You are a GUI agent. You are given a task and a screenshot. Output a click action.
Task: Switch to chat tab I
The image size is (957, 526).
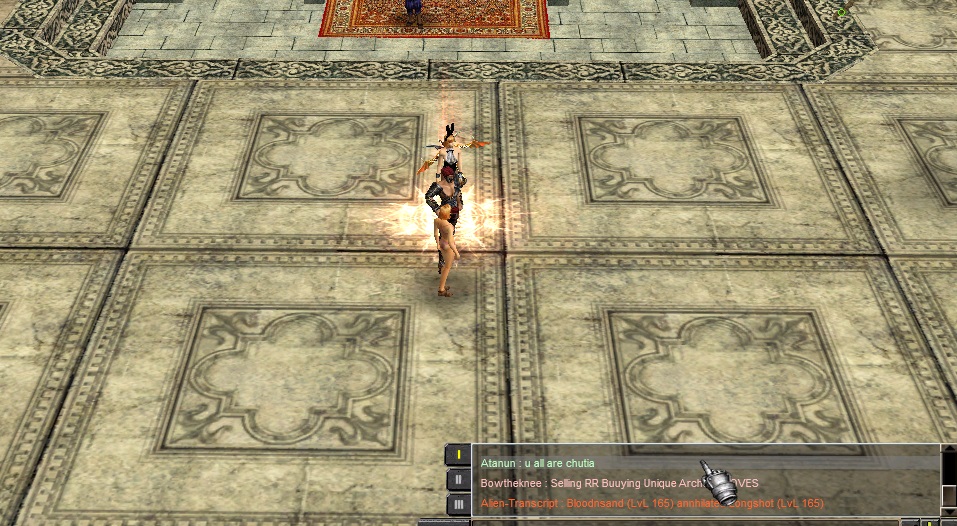[x=457, y=455]
